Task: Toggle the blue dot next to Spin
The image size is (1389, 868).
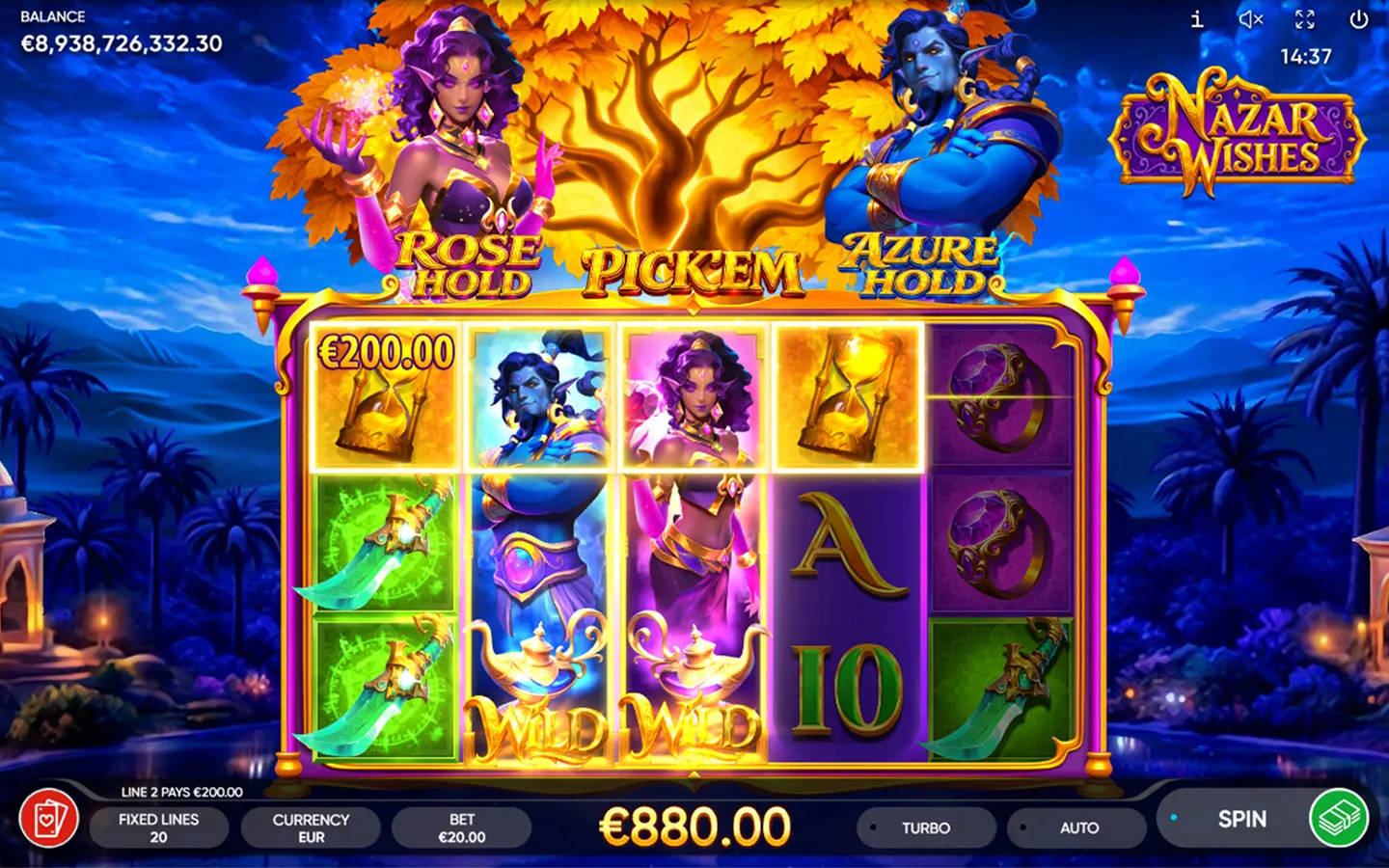Action: pyautogui.click(x=1175, y=815)
